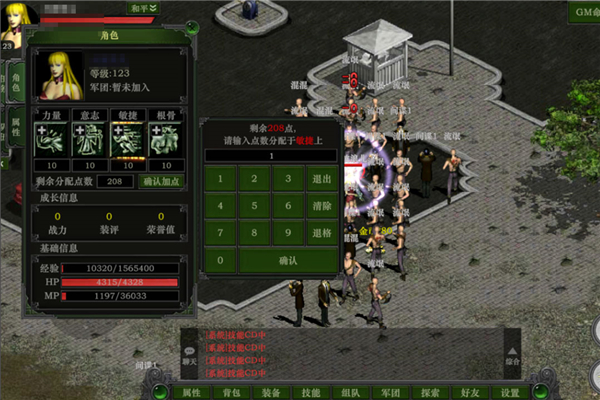Open the 军团 legion menu
The width and height of the screenshot is (600, 400).
[x=391, y=392]
